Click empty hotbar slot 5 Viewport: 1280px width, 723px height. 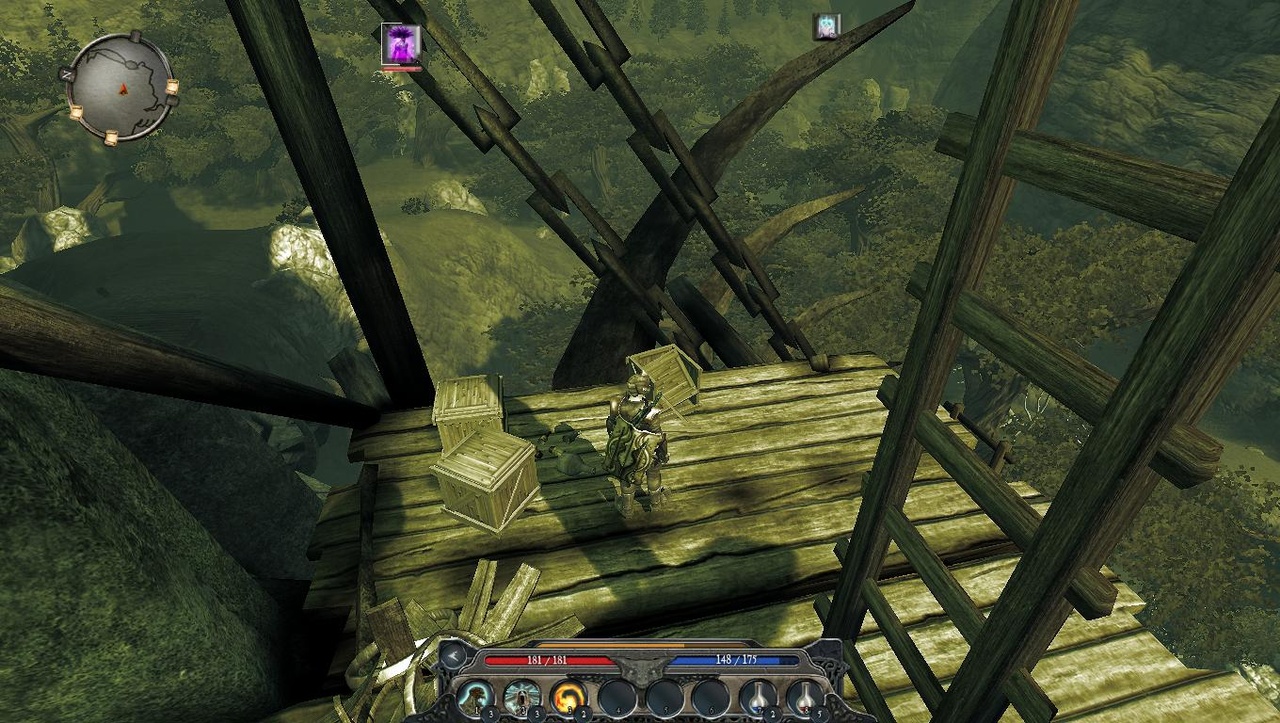point(665,695)
